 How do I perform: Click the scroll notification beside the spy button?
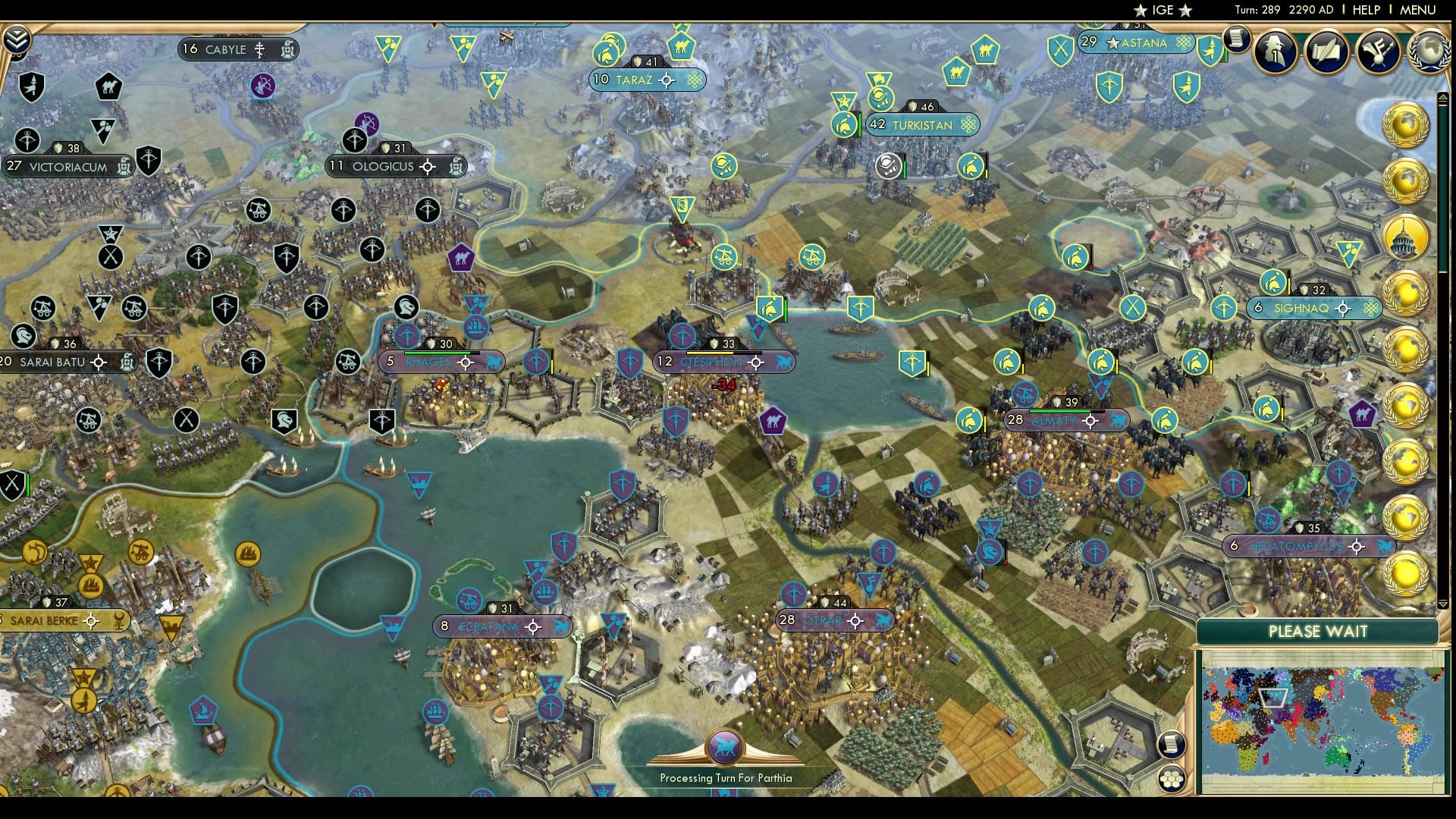click(x=1237, y=39)
